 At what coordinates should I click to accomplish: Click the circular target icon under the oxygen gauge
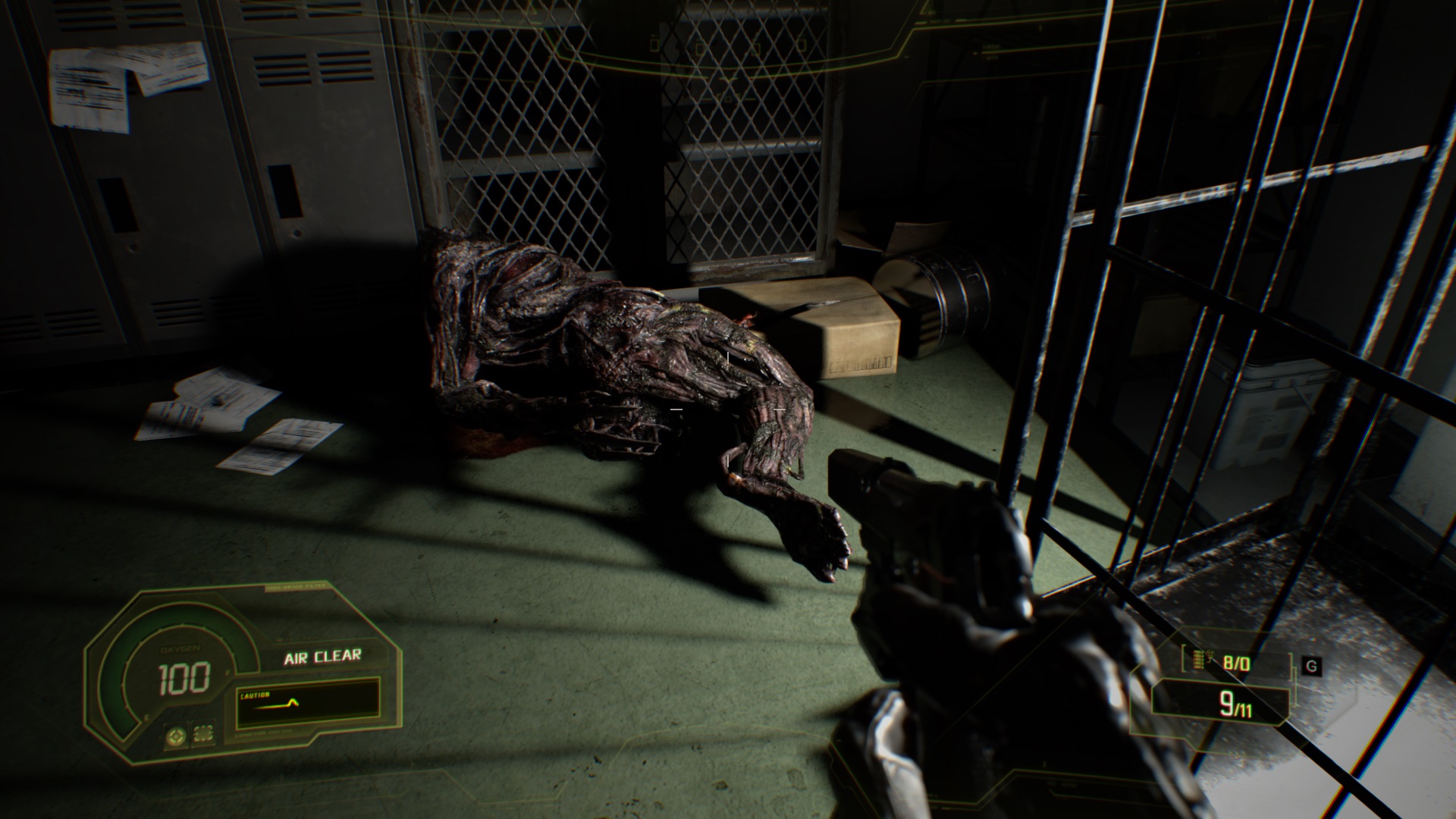pyautogui.click(x=177, y=735)
